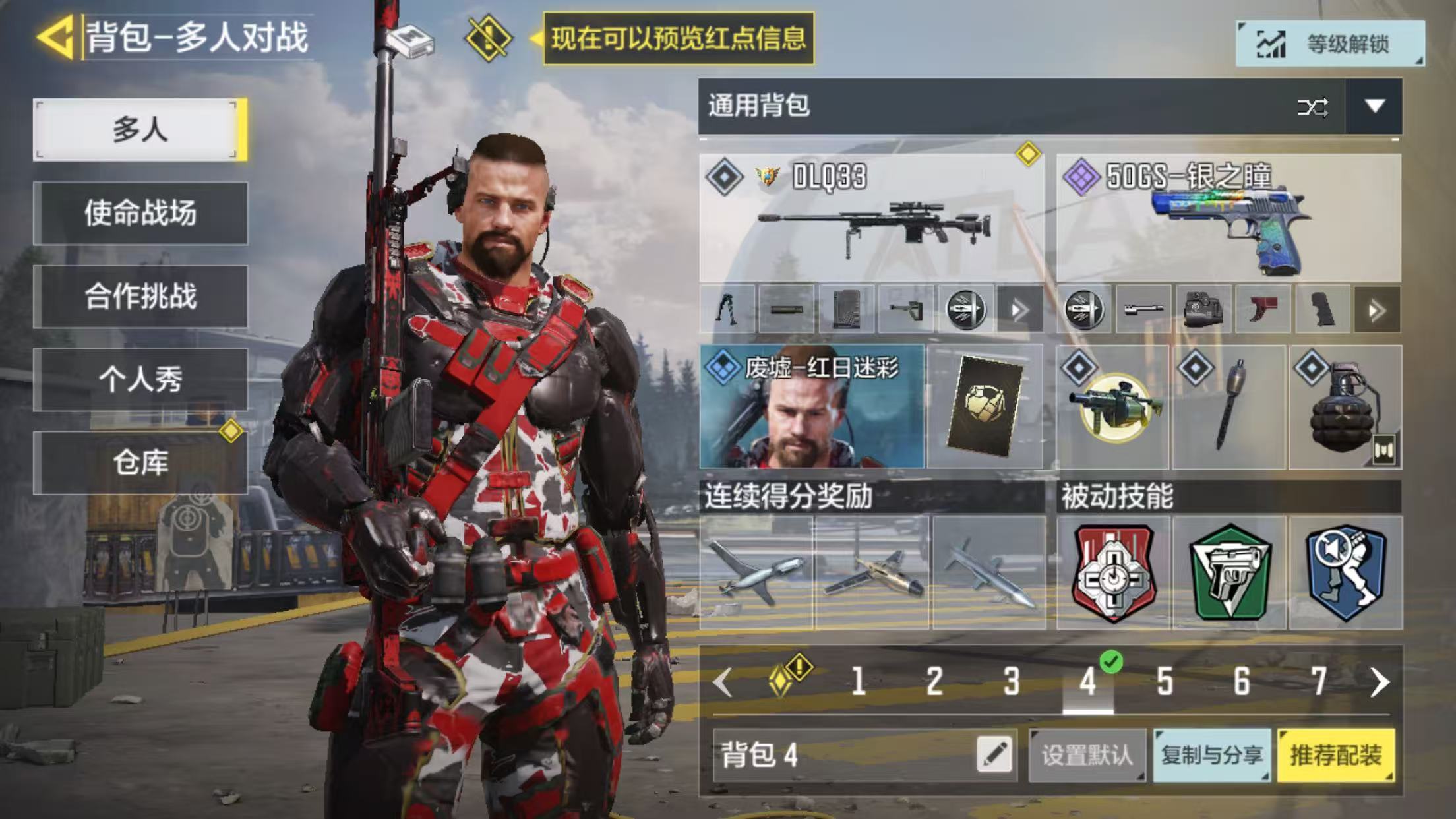Open the 等级解锁 level unlock panel
The height and width of the screenshot is (819, 1456).
point(1329,44)
